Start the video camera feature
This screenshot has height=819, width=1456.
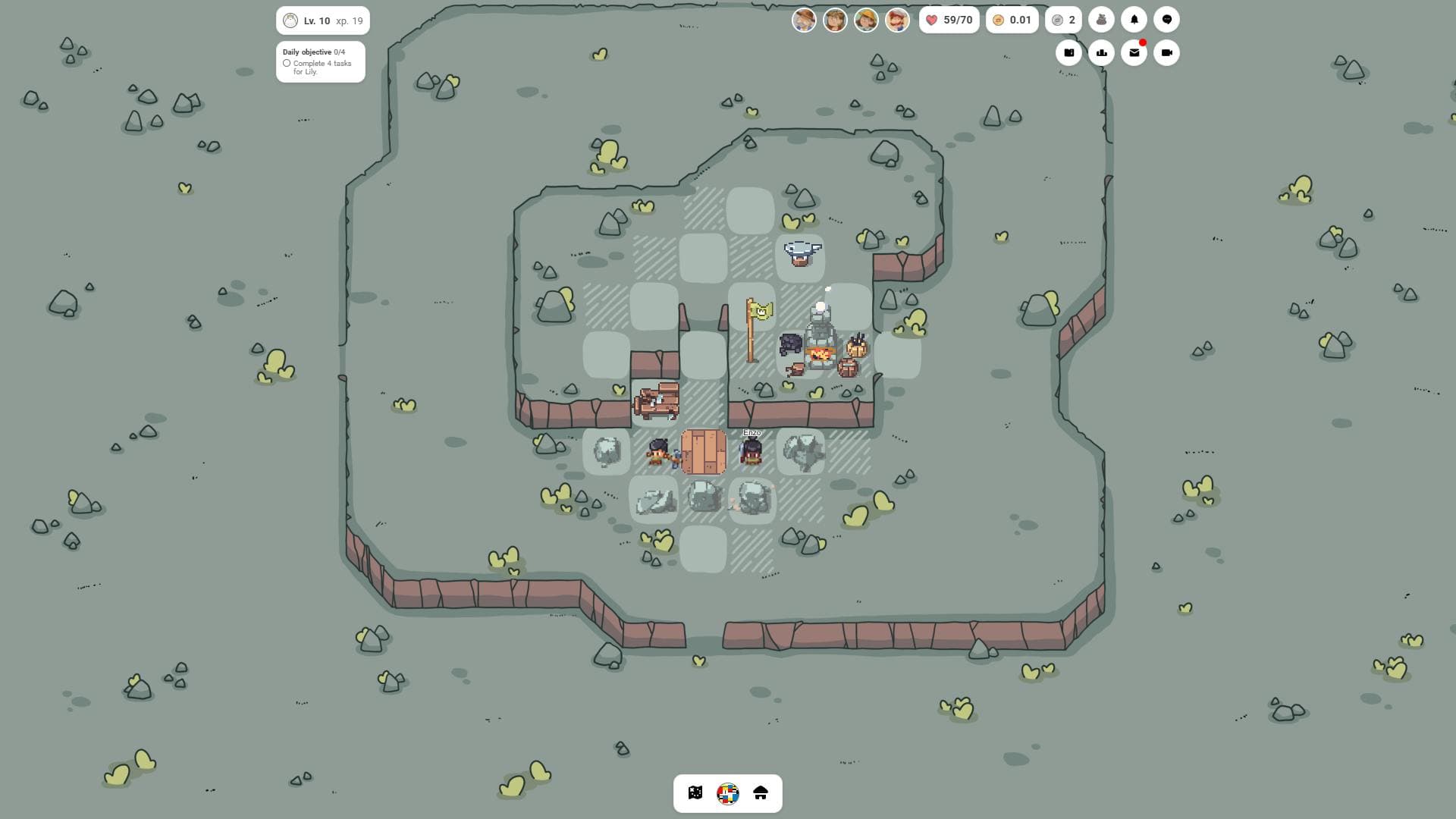coord(1166,52)
